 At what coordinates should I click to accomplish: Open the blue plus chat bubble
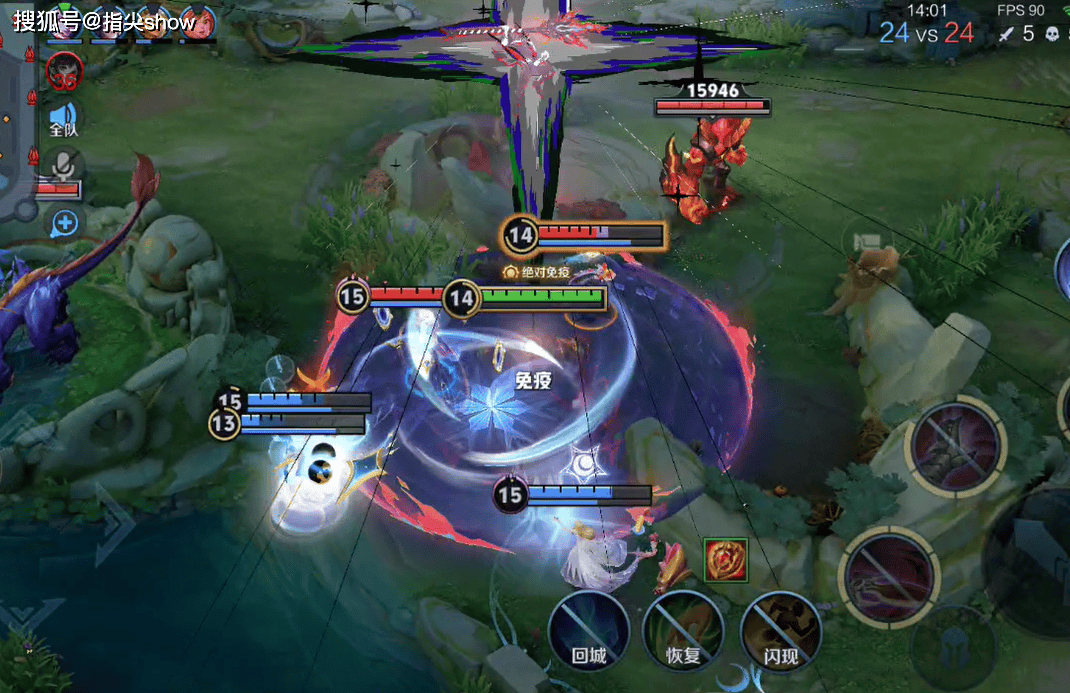tap(65, 222)
